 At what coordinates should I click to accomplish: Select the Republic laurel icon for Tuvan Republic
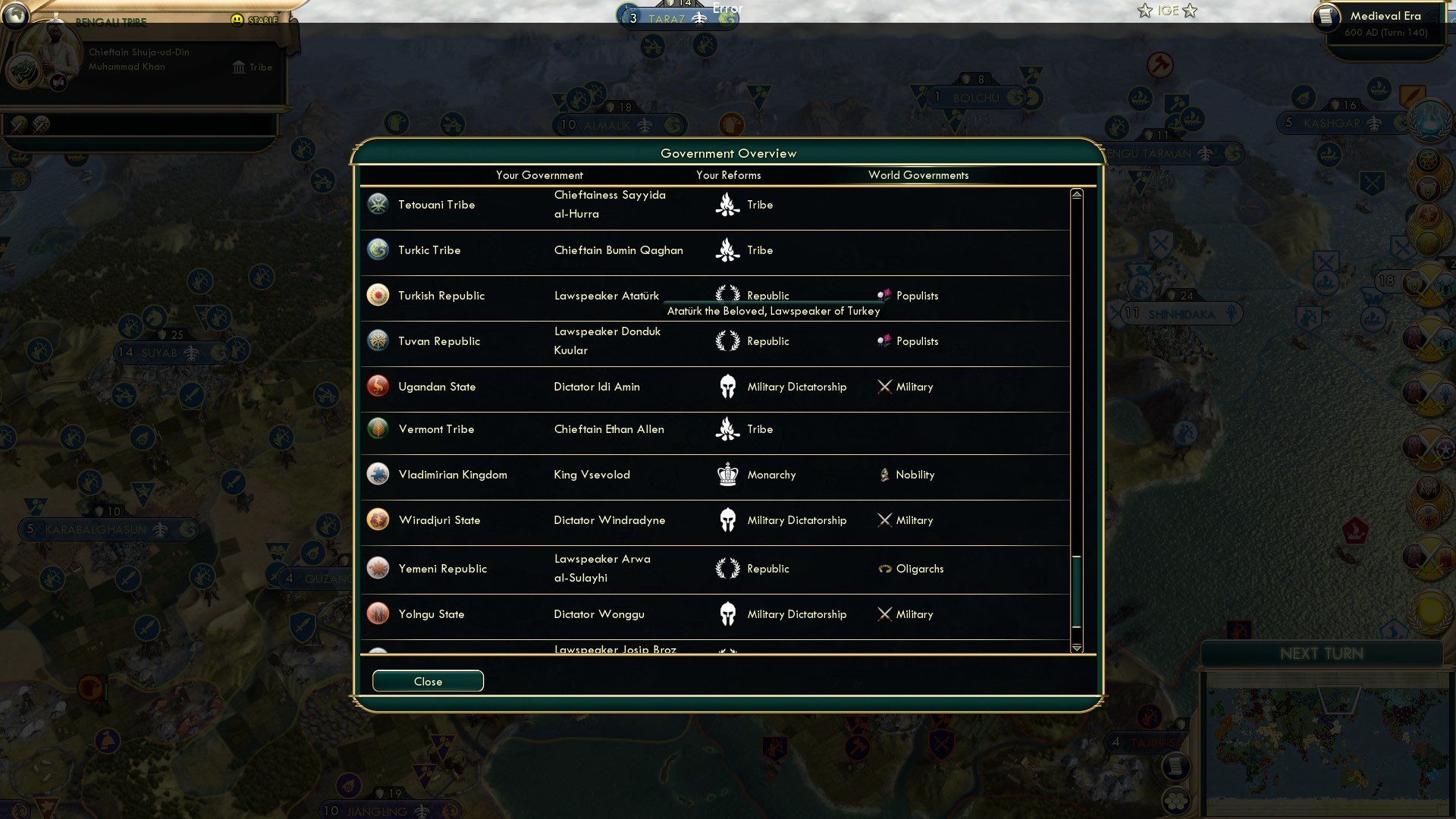click(727, 341)
